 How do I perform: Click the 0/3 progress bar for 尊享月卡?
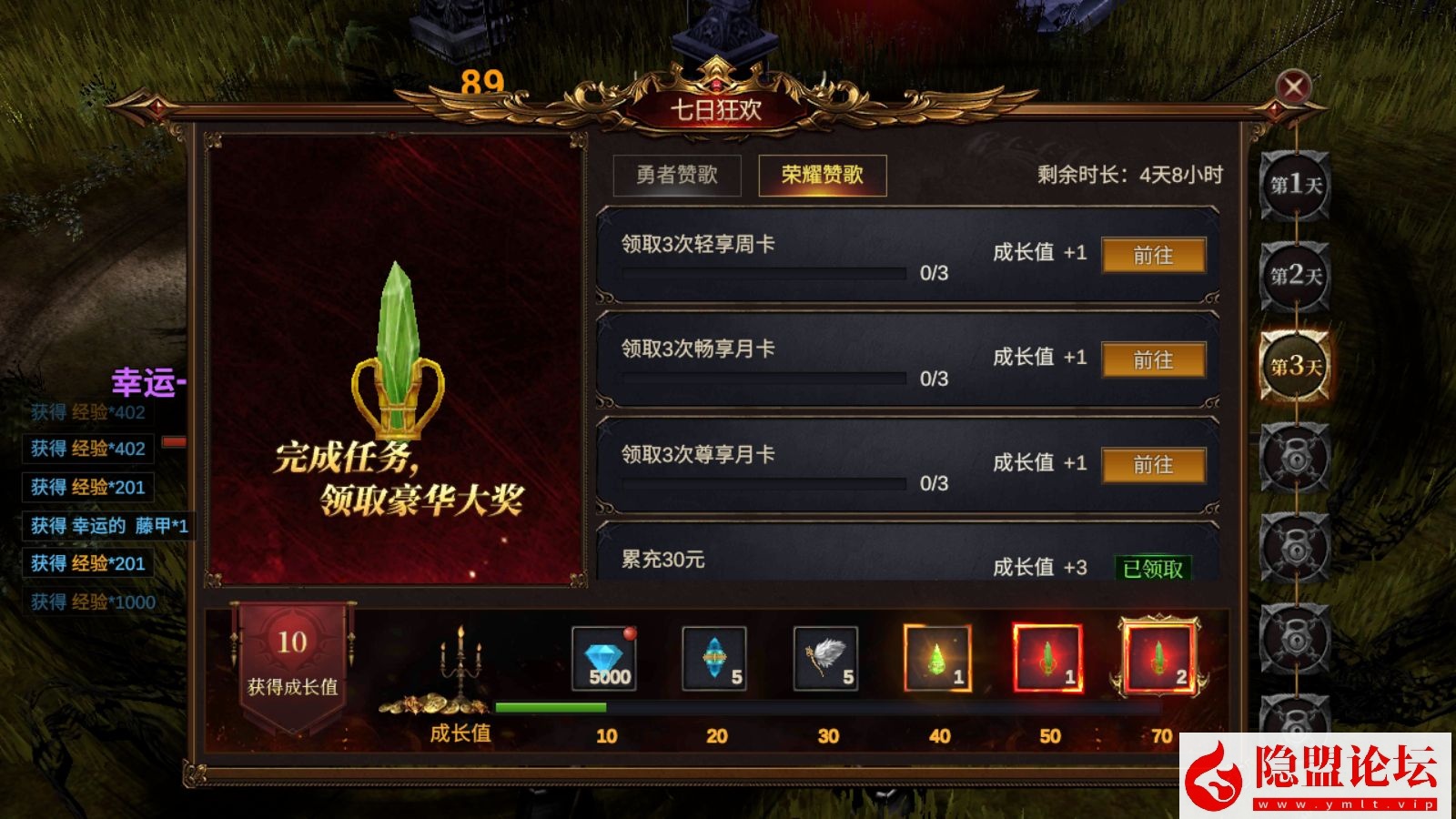(x=764, y=483)
